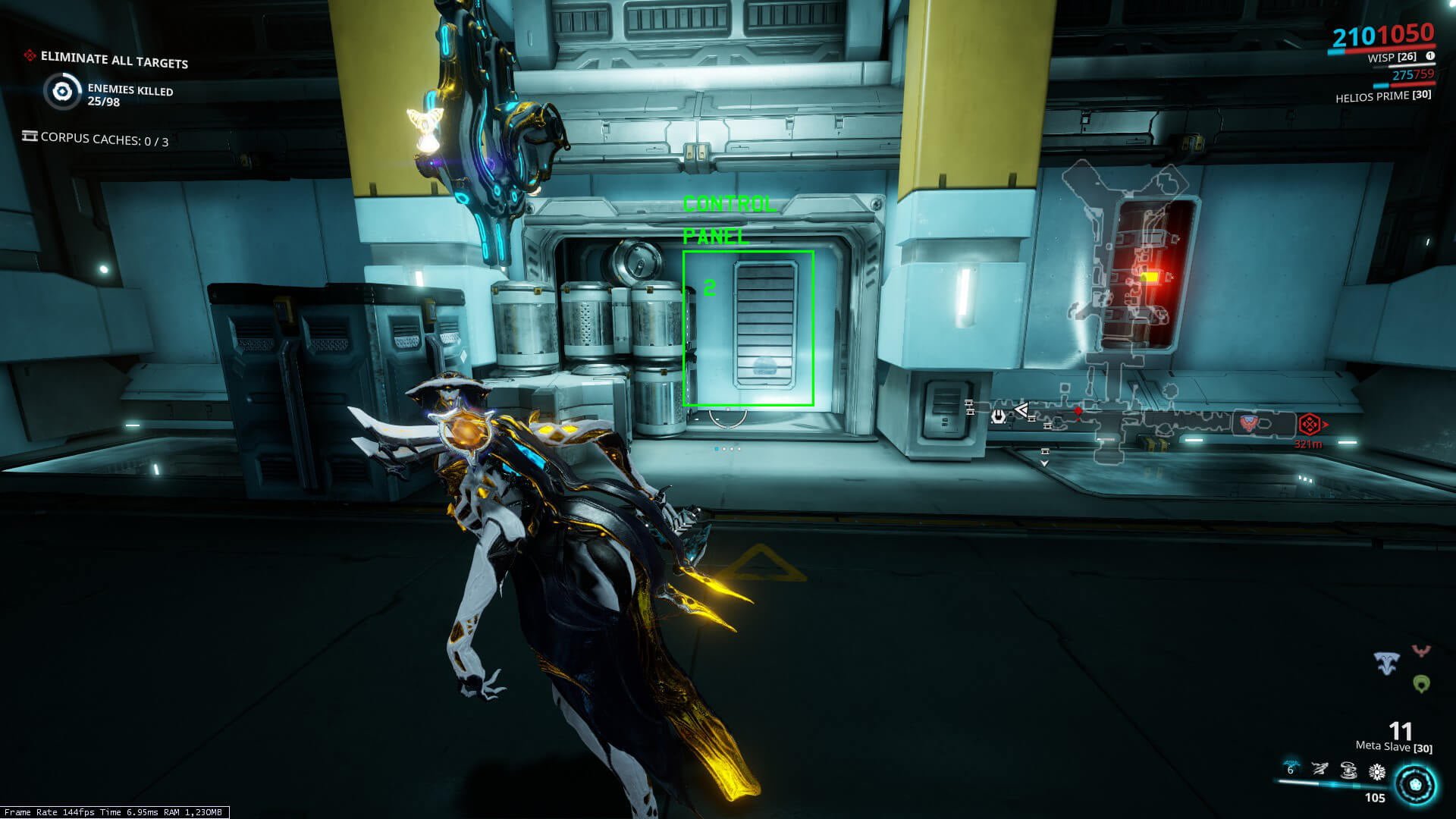Click the green buff icon
The image size is (1456, 819).
tap(1422, 684)
